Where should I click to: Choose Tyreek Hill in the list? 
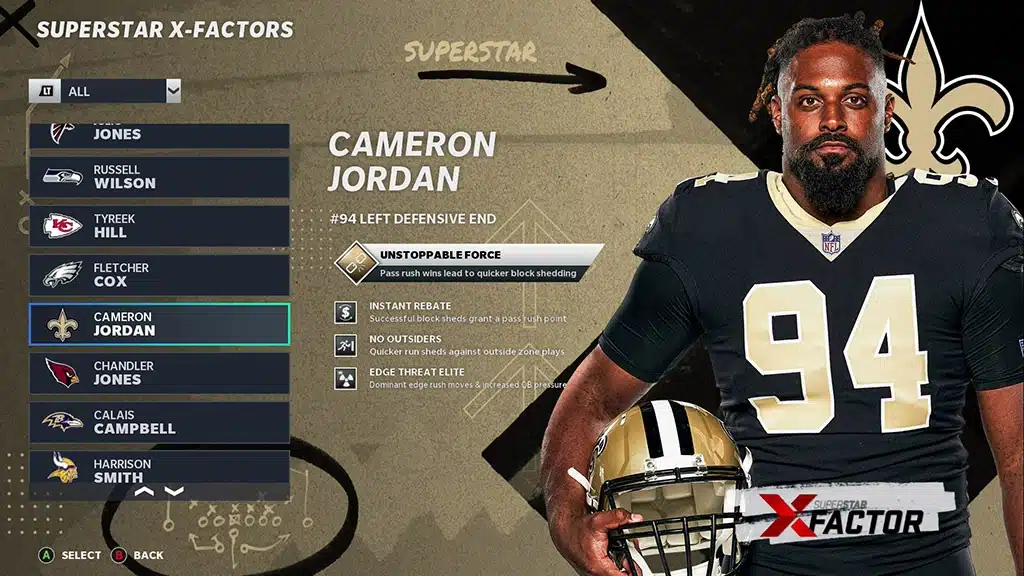coord(160,226)
